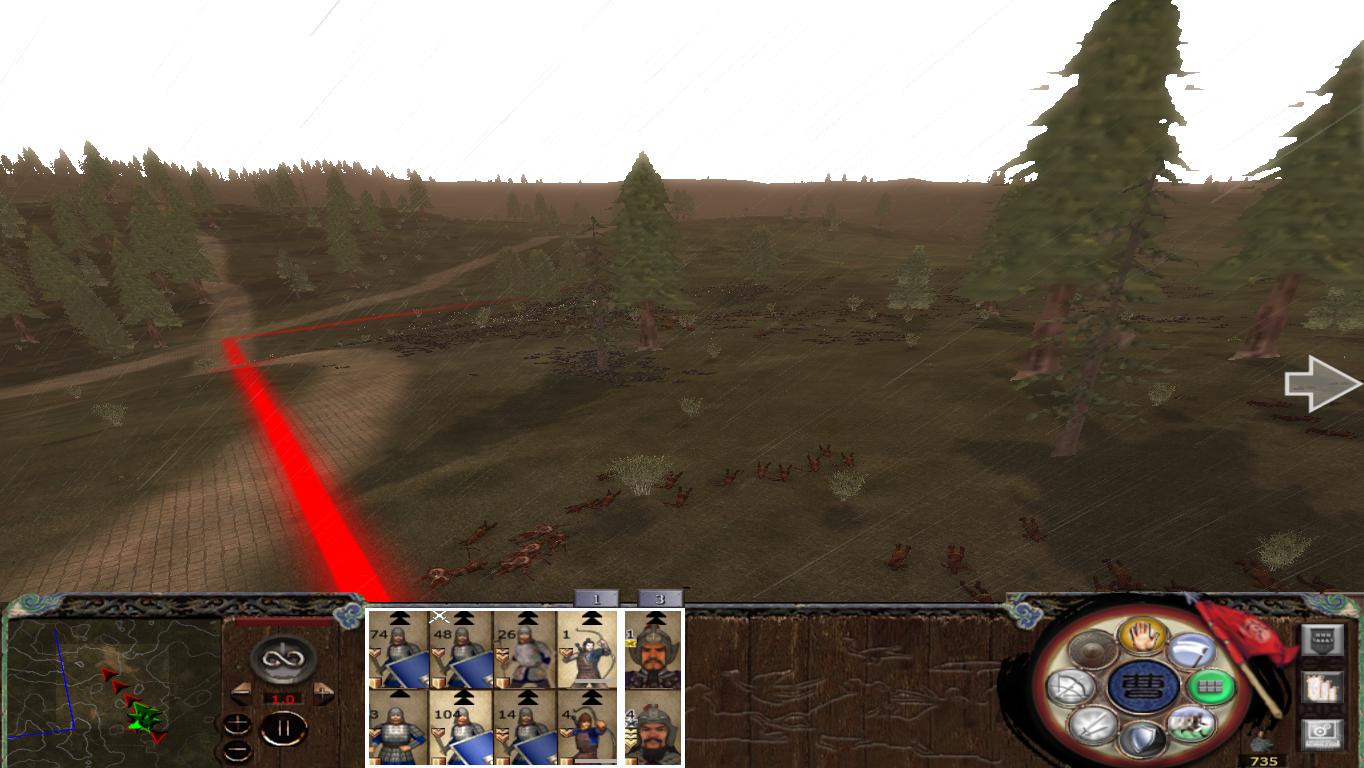The width and height of the screenshot is (1364, 768).
Task: Open the battle objectives scroll button
Action: tap(1322, 689)
